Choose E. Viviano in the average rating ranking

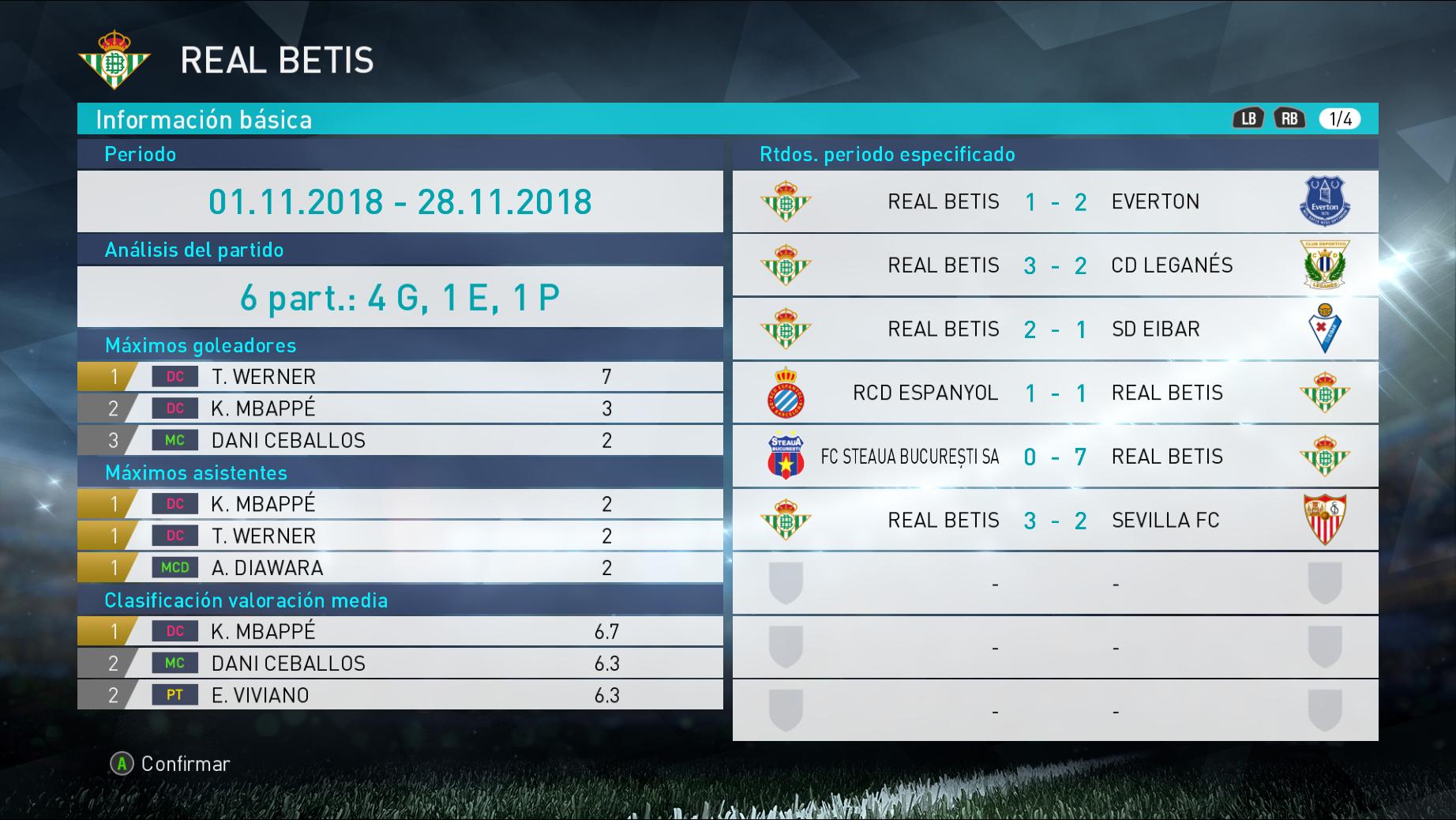point(400,695)
